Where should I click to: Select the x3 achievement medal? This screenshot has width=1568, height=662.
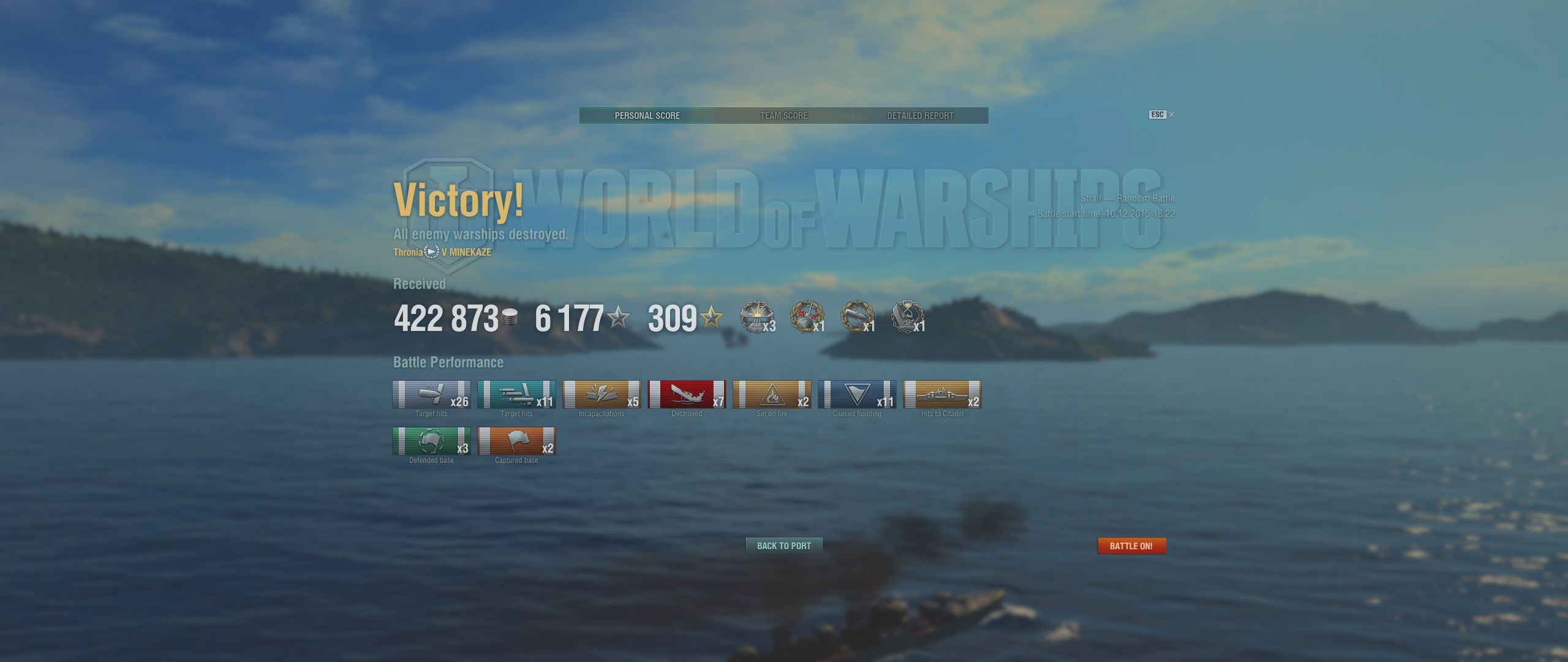pos(757,317)
